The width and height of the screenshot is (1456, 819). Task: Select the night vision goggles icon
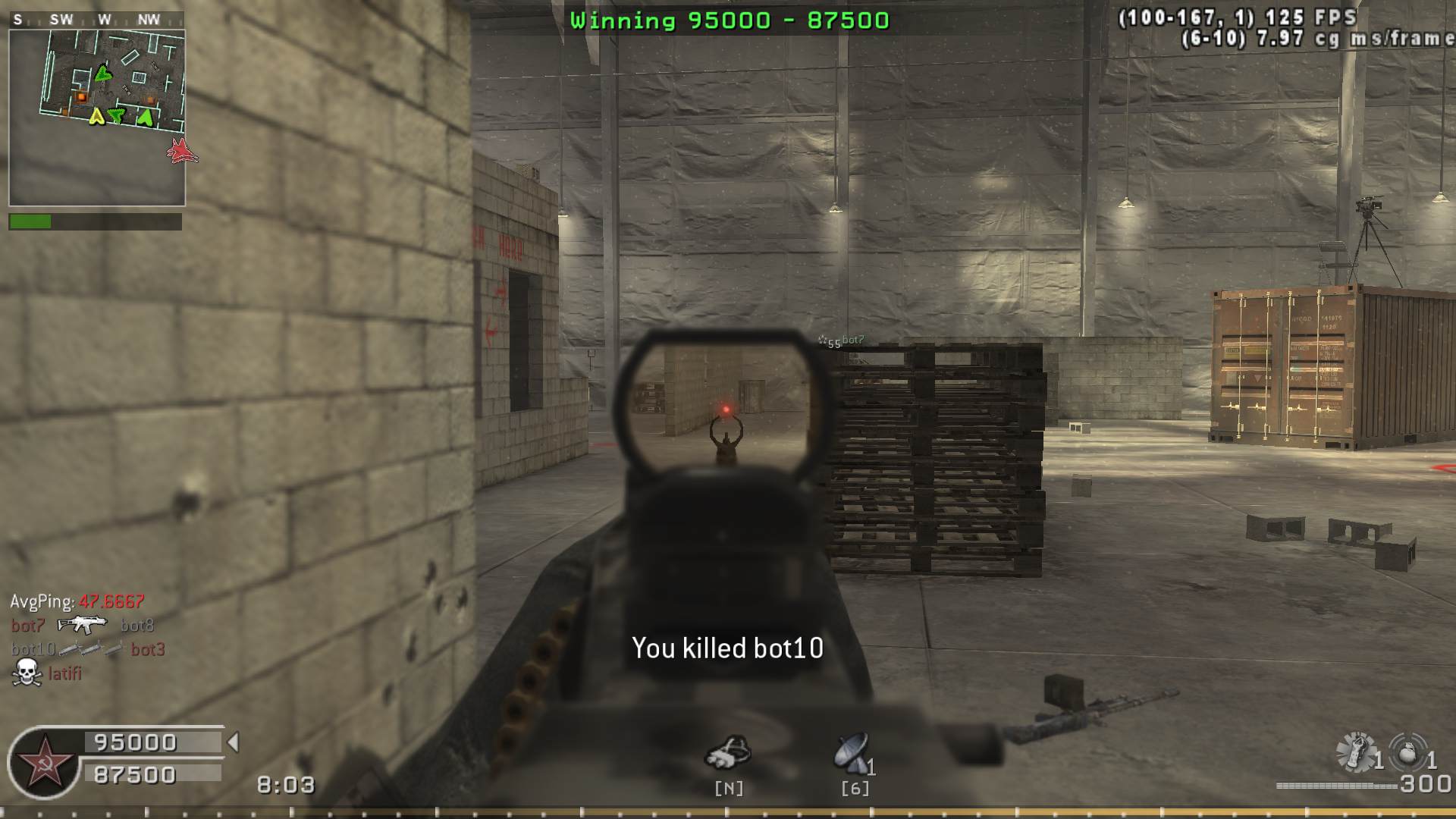(728, 752)
